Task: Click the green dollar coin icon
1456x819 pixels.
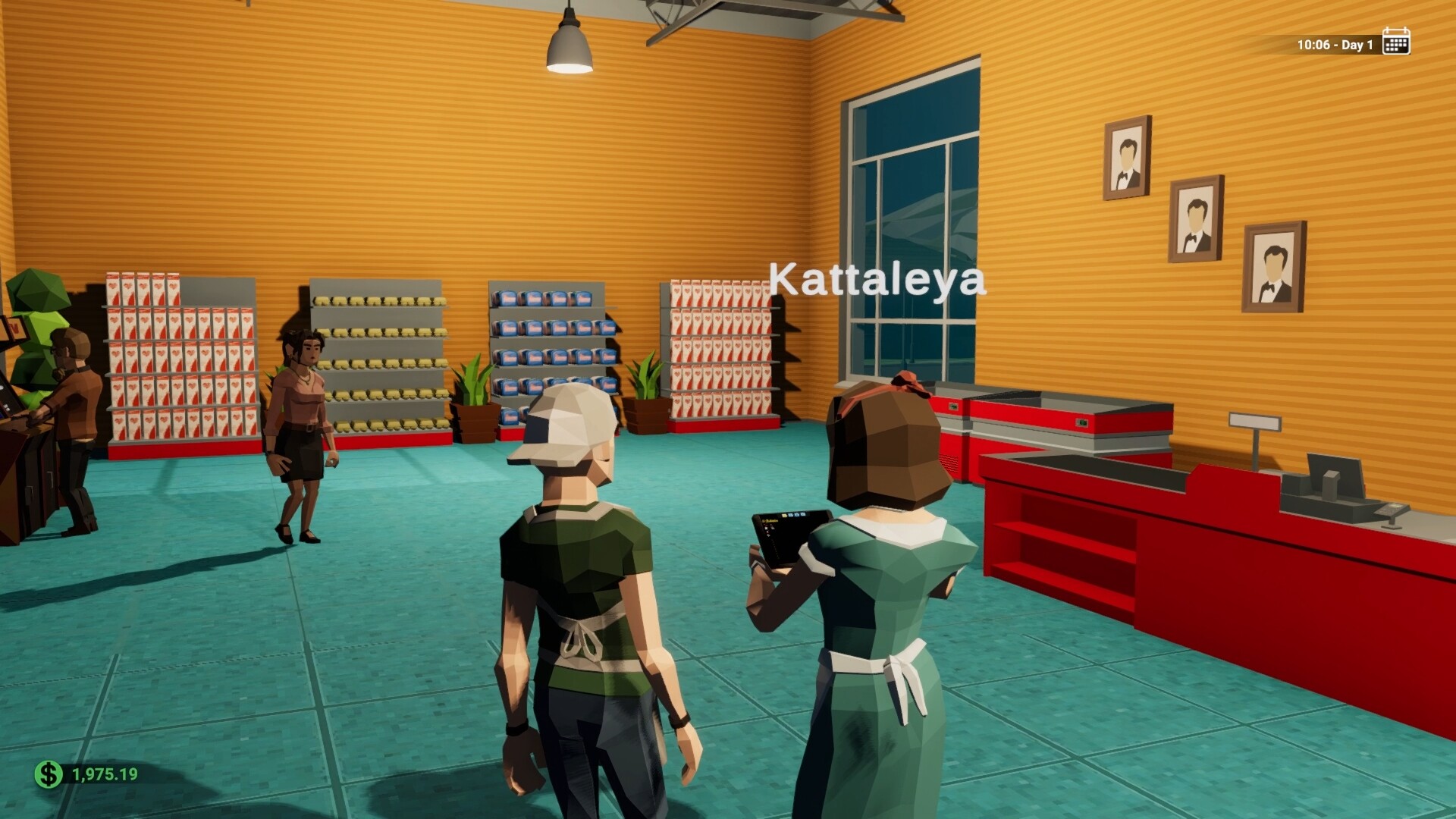Action: point(47,775)
